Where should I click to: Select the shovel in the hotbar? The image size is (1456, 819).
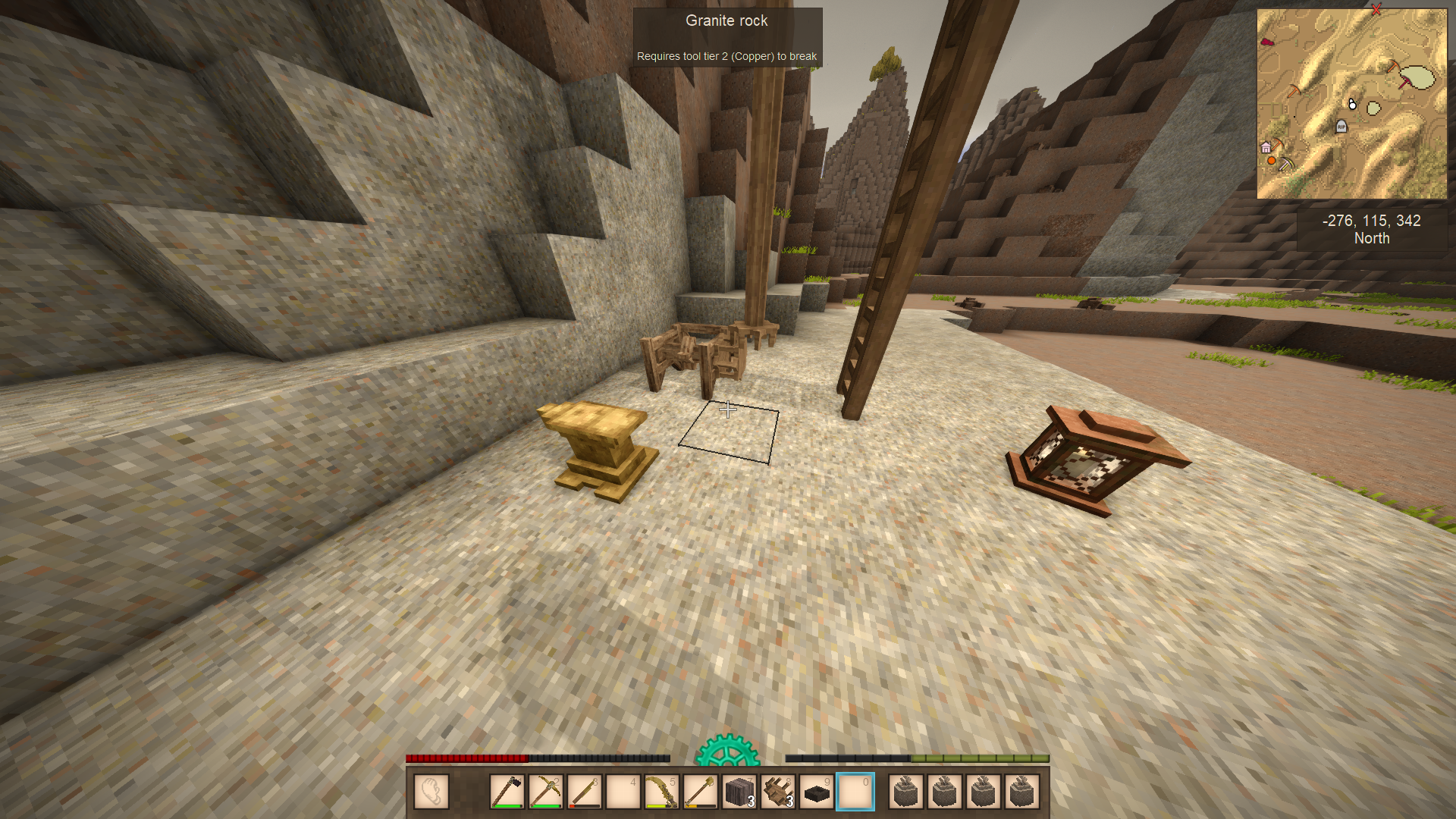(701, 792)
